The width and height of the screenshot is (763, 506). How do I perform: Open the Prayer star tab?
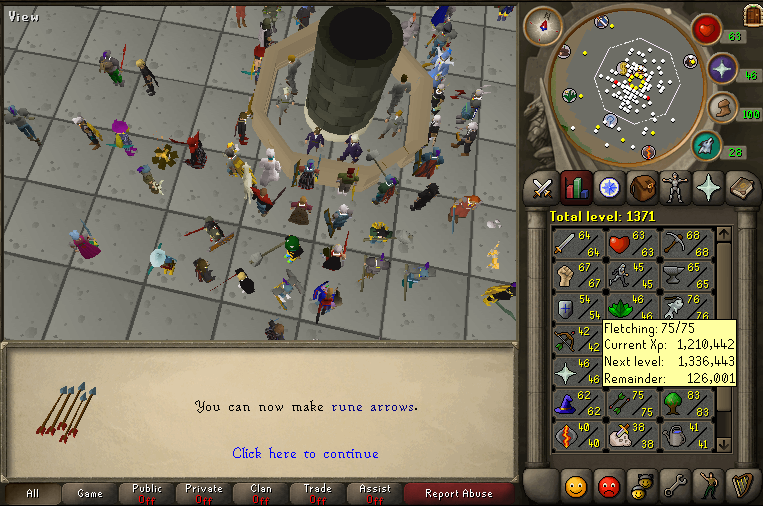tap(708, 187)
